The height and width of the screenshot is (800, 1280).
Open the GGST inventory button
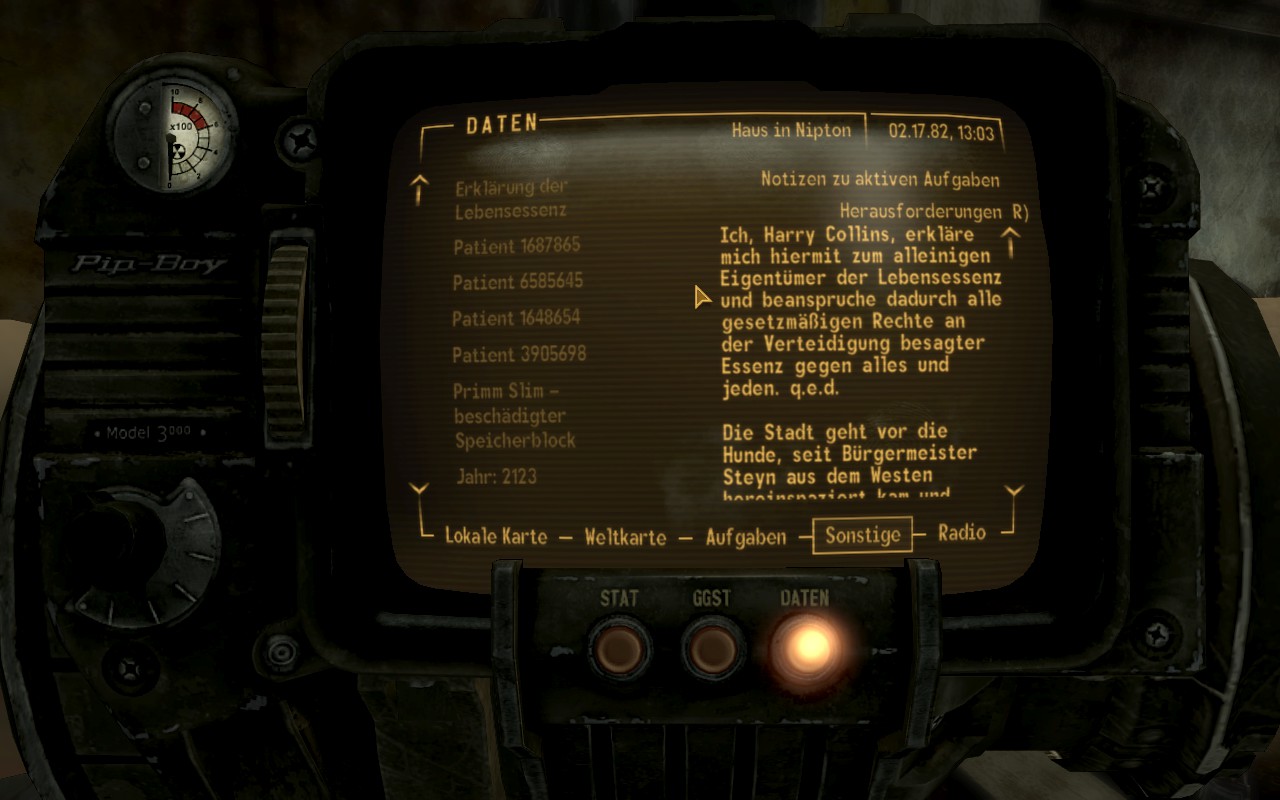pyautogui.click(x=712, y=647)
